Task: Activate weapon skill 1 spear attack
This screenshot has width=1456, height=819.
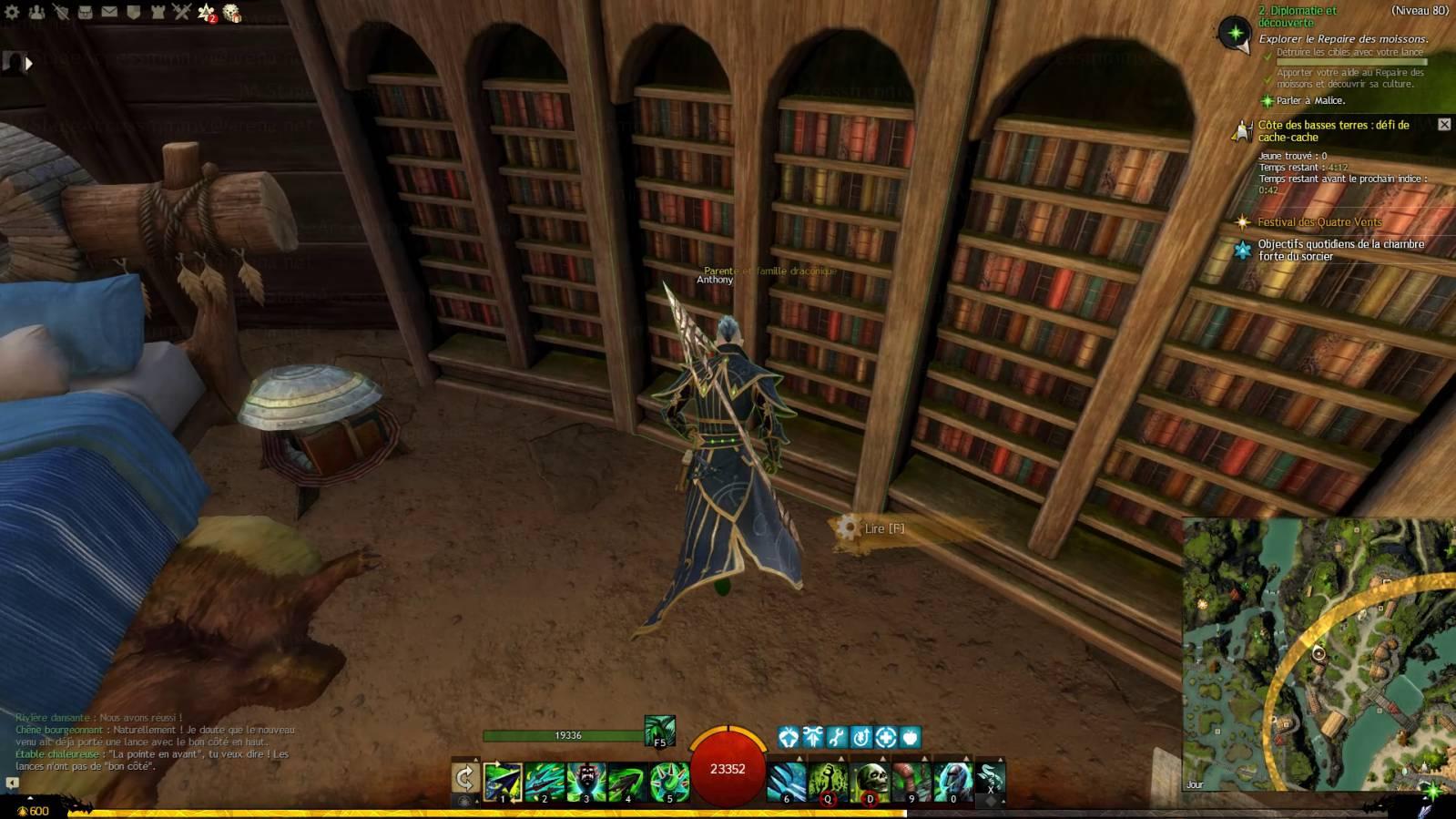Action: pyautogui.click(x=503, y=782)
